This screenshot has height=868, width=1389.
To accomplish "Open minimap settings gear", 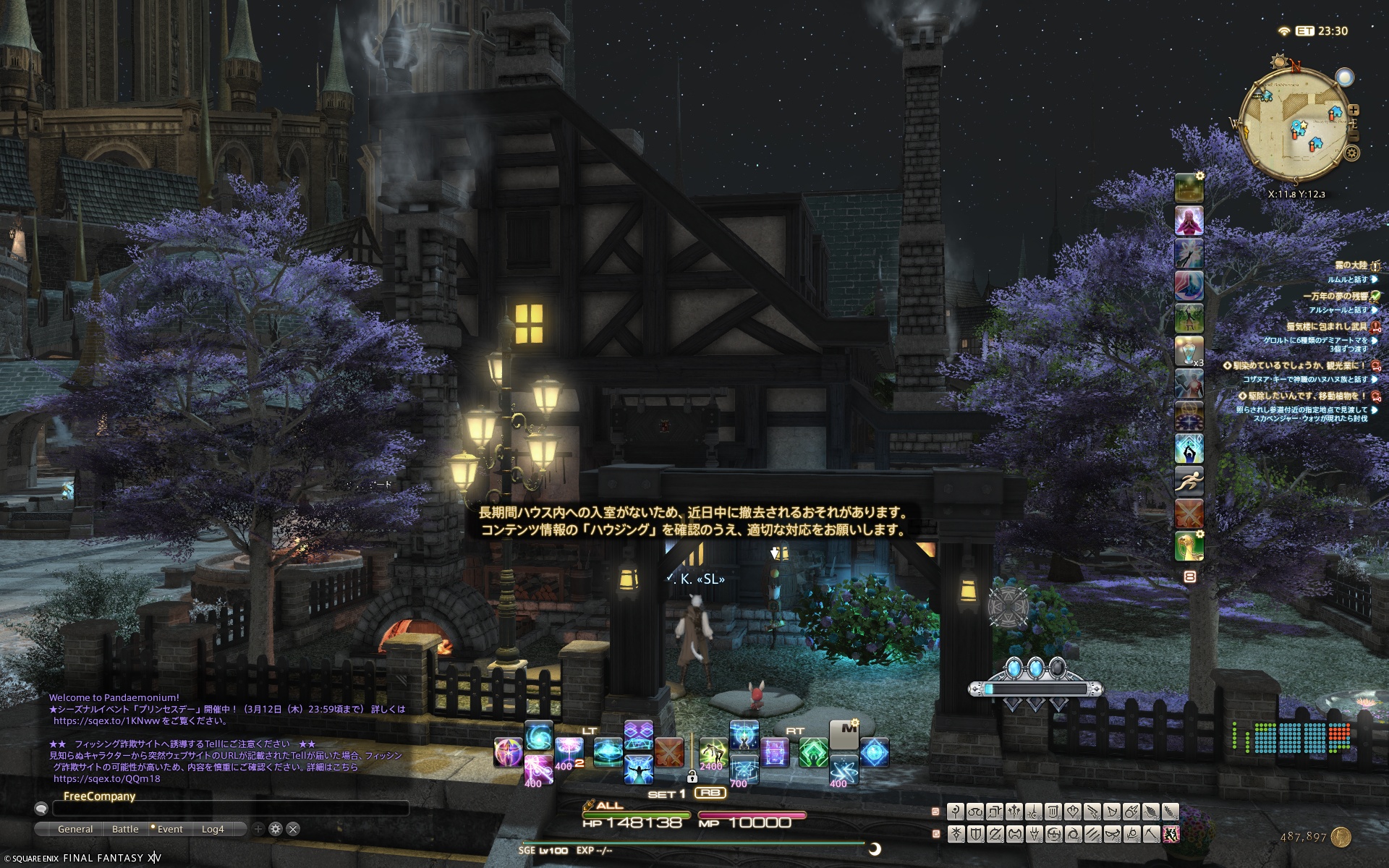I will [x=1351, y=153].
